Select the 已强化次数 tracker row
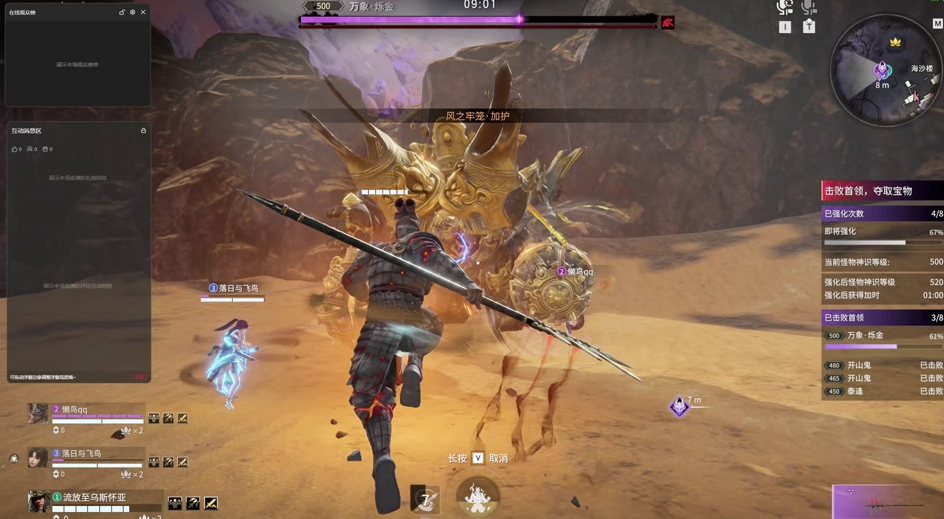944x519 pixels. click(881, 214)
